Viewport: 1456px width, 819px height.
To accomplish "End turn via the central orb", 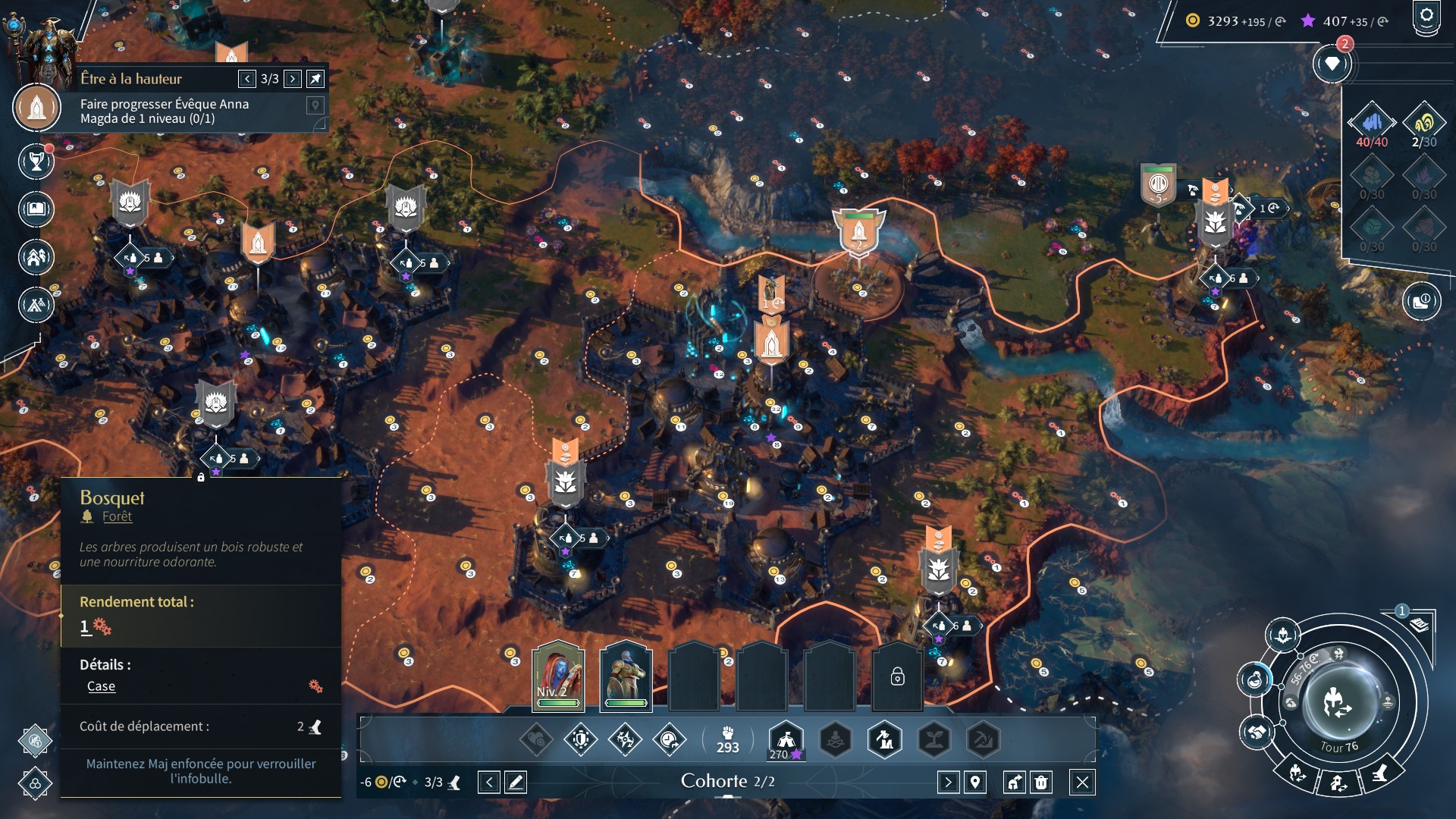I will click(1338, 702).
